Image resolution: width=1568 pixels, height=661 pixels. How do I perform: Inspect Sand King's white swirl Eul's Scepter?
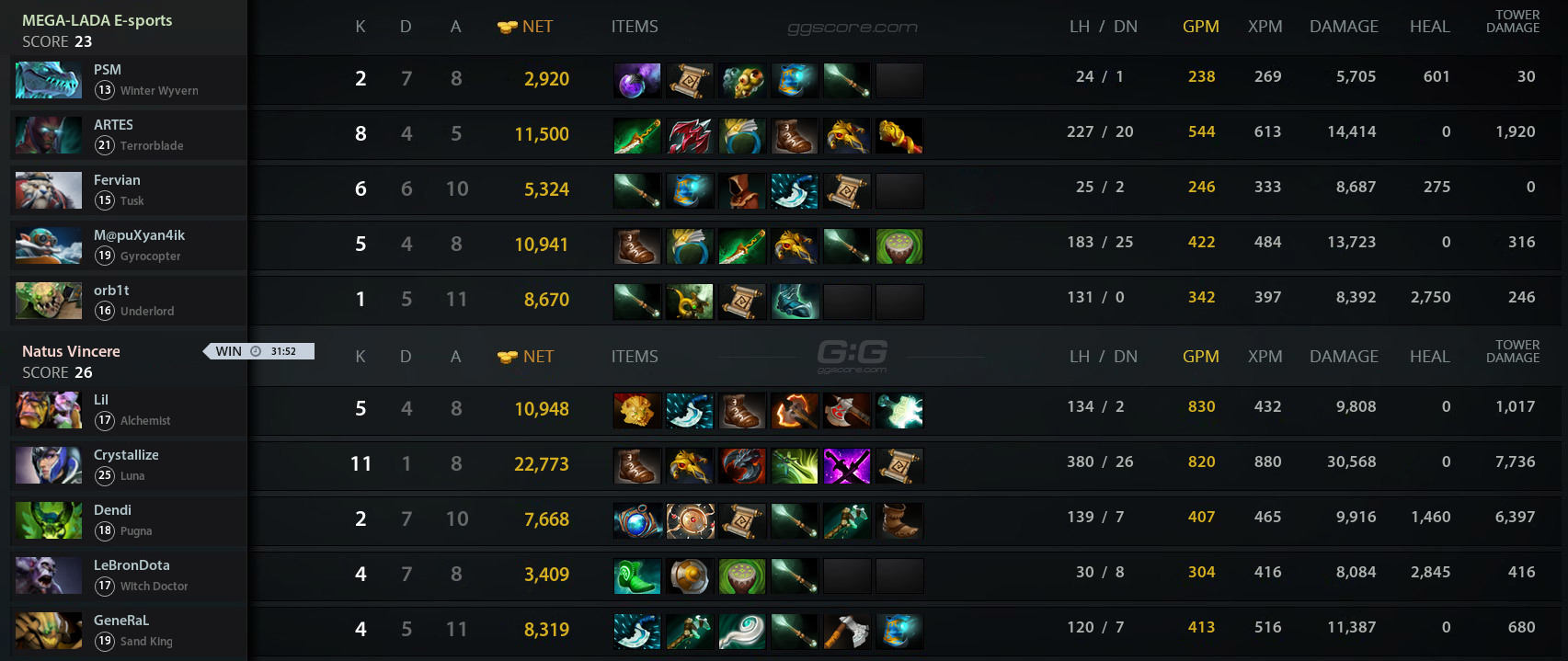pos(741,632)
